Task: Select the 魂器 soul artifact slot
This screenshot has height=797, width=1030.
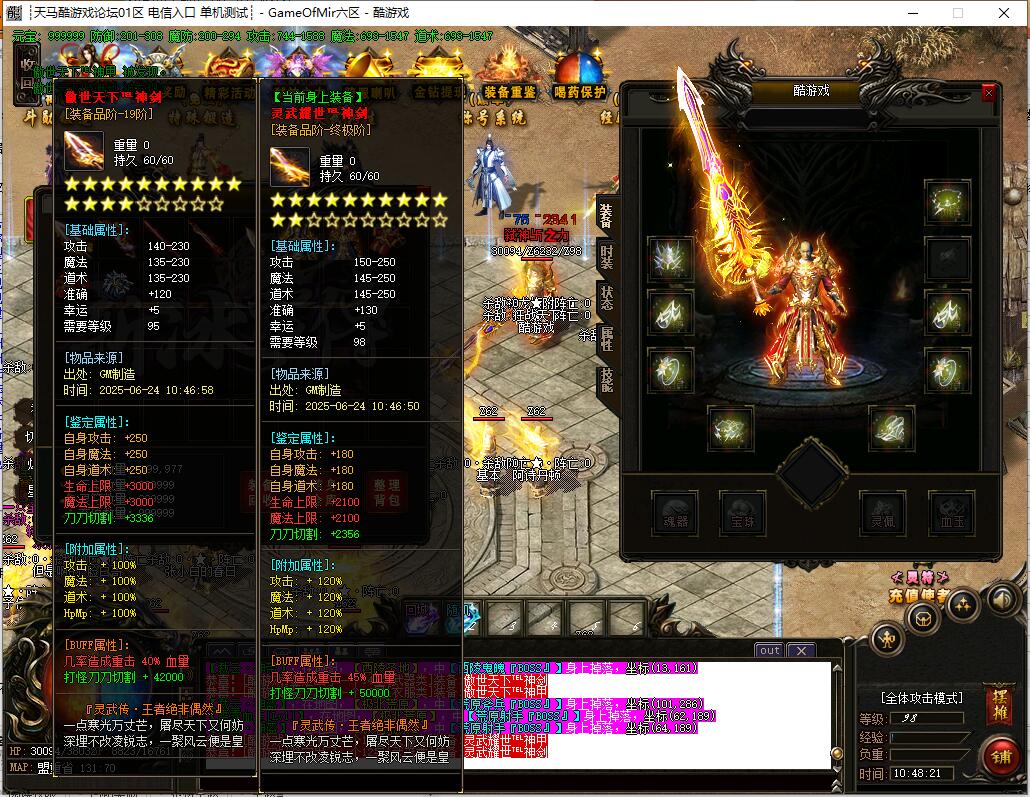Action: (x=675, y=511)
